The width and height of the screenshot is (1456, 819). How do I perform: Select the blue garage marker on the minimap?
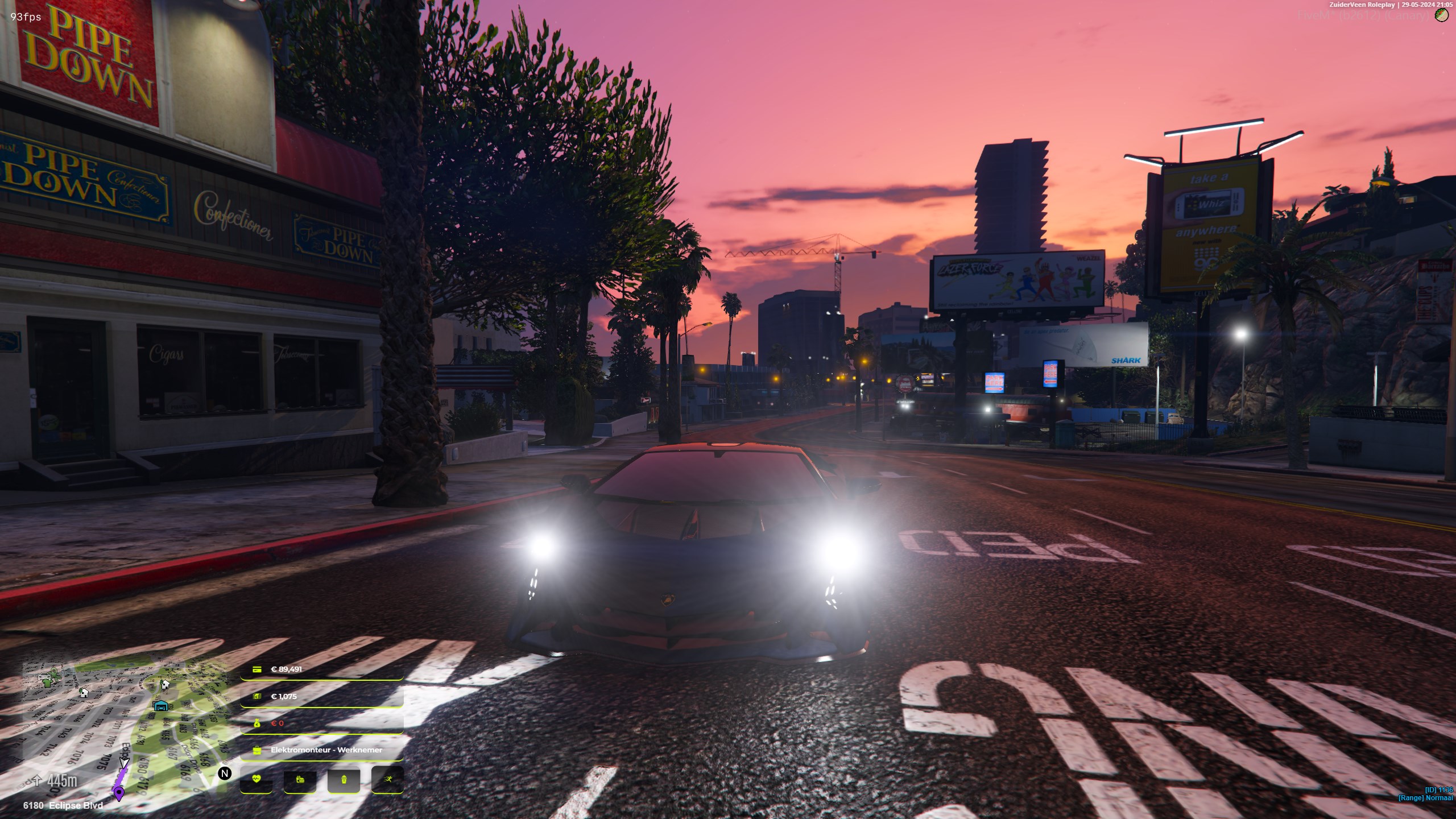click(x=162, y=706)
